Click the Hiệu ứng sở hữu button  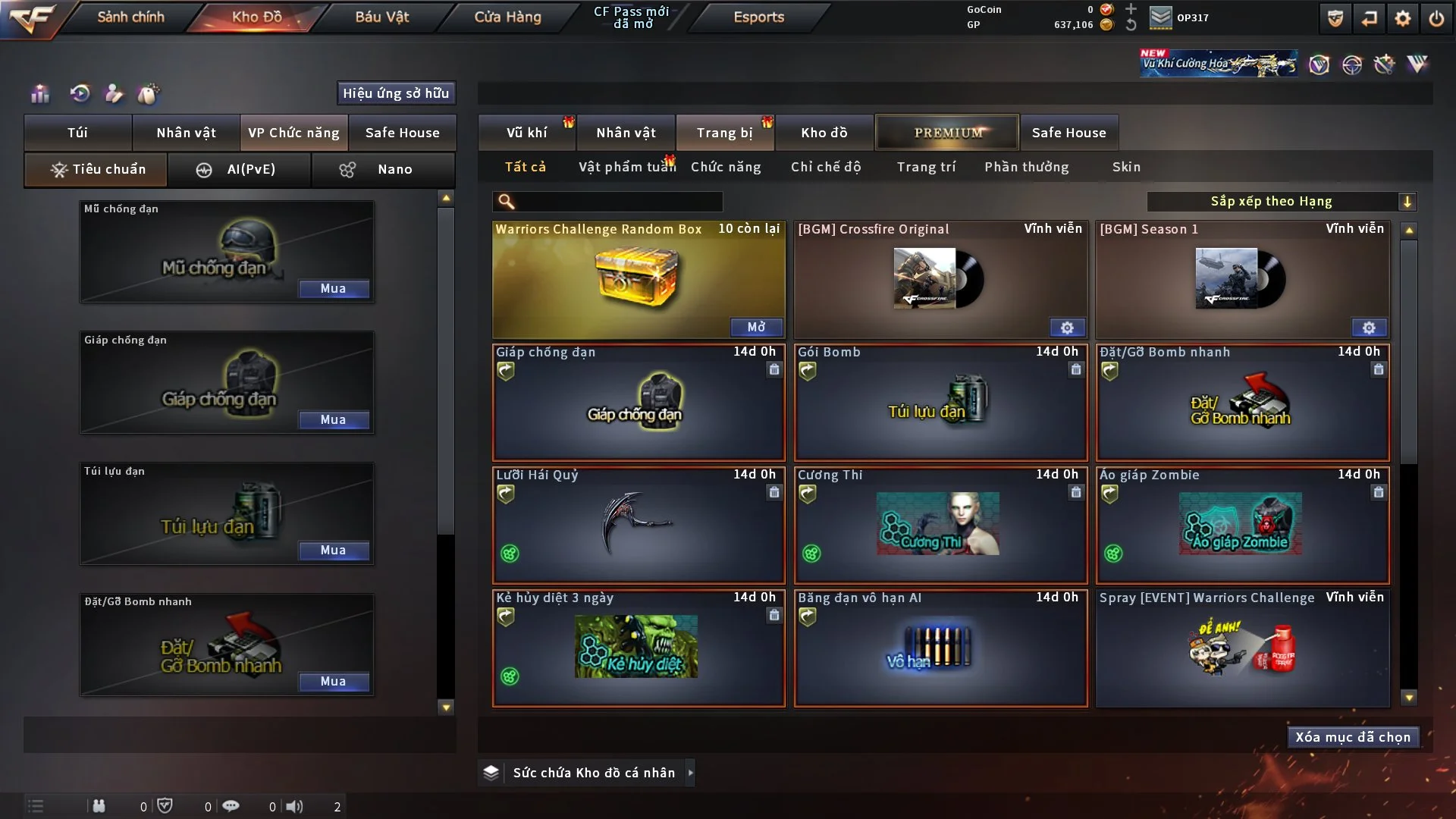[396, 93]
